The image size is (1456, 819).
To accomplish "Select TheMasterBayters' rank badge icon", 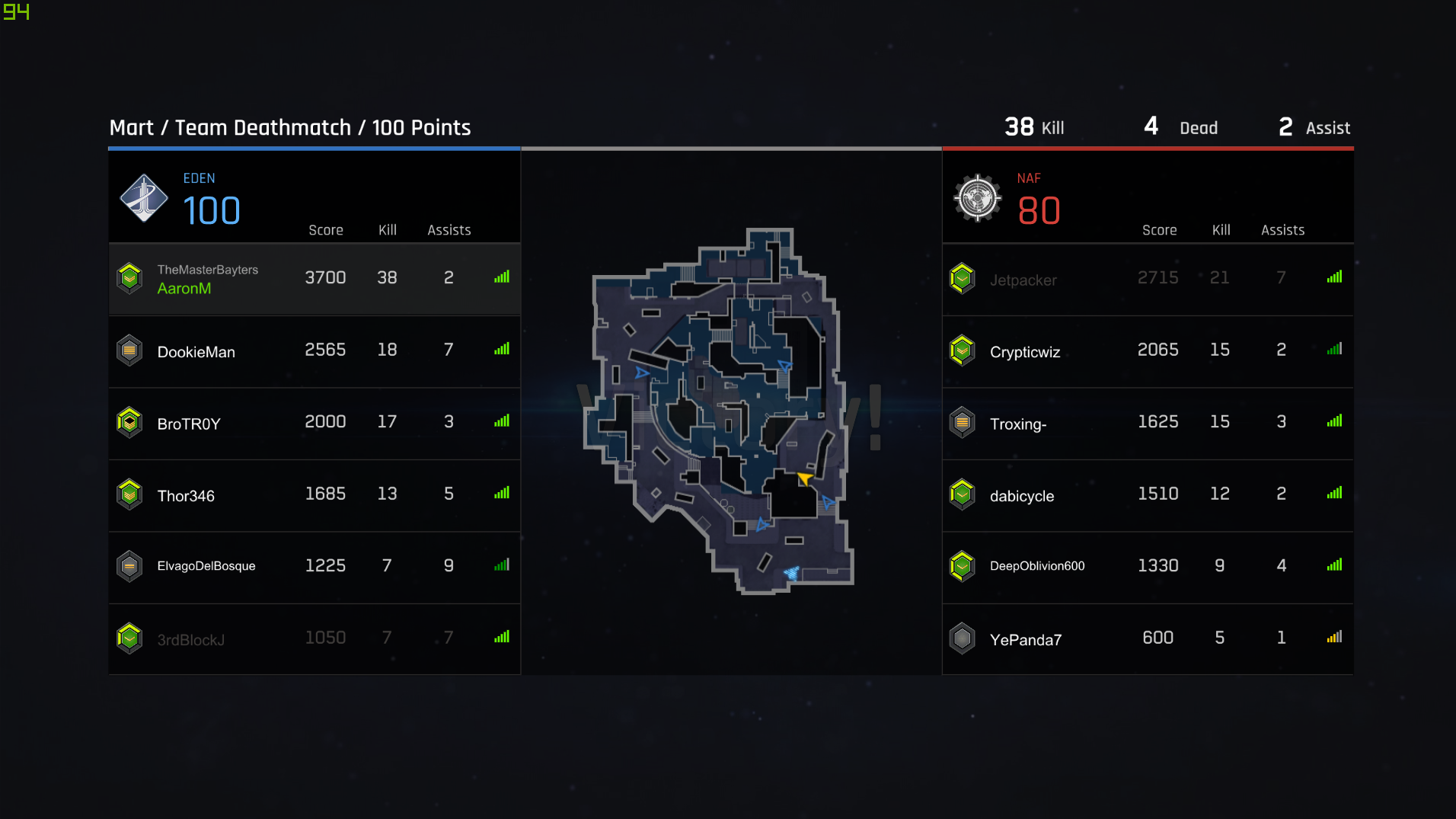I will (x=129, y=277).
